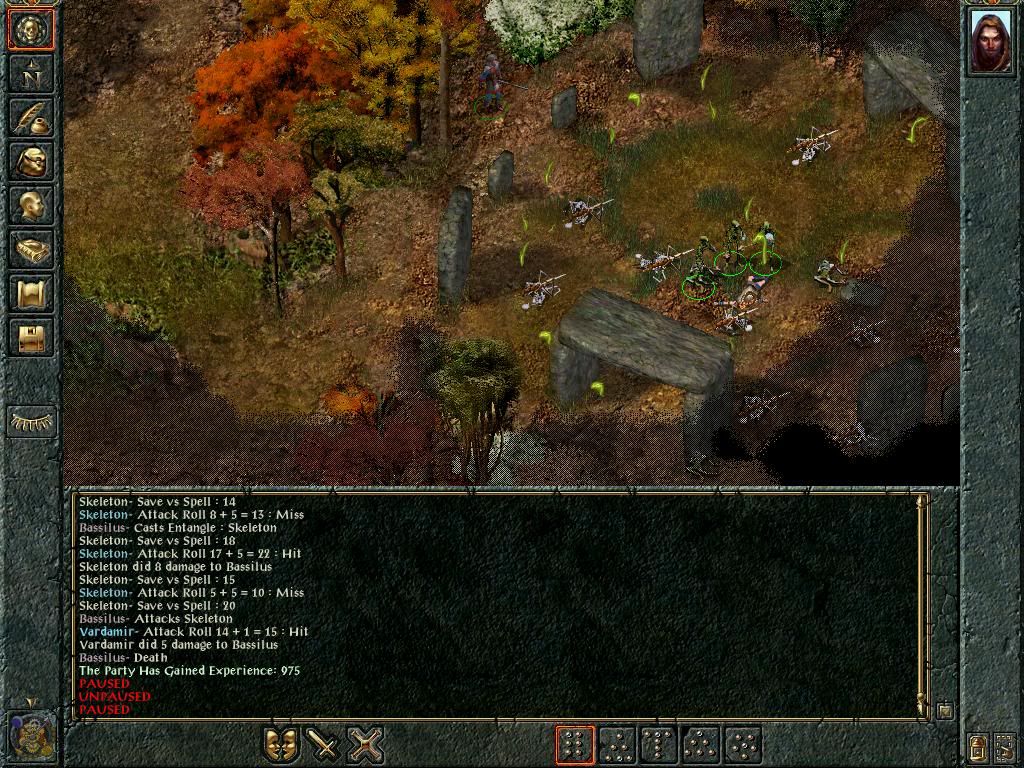Select the highlighted six-dot formation
1024x768 pixels.
pos(575,745)
